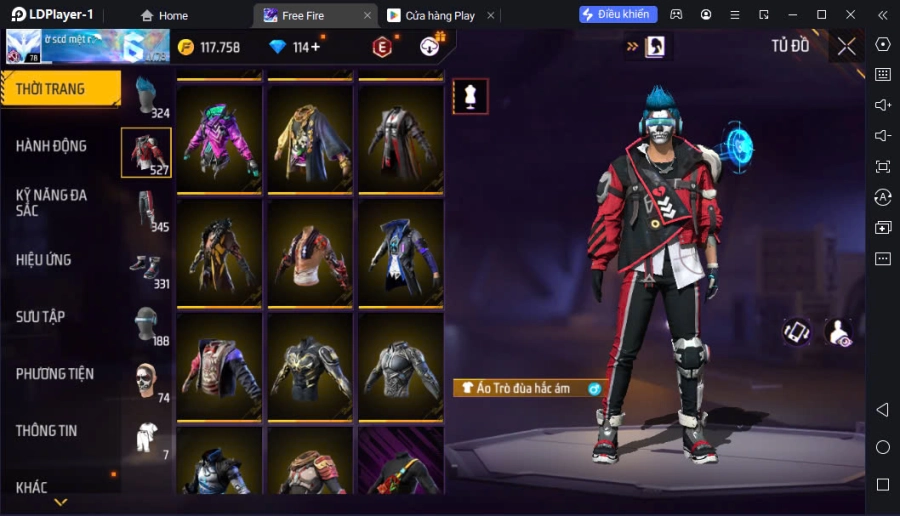The height and width of the screenshot is (516, 900).
Task: Click the diamond currency add button
Action: [316, 47]
